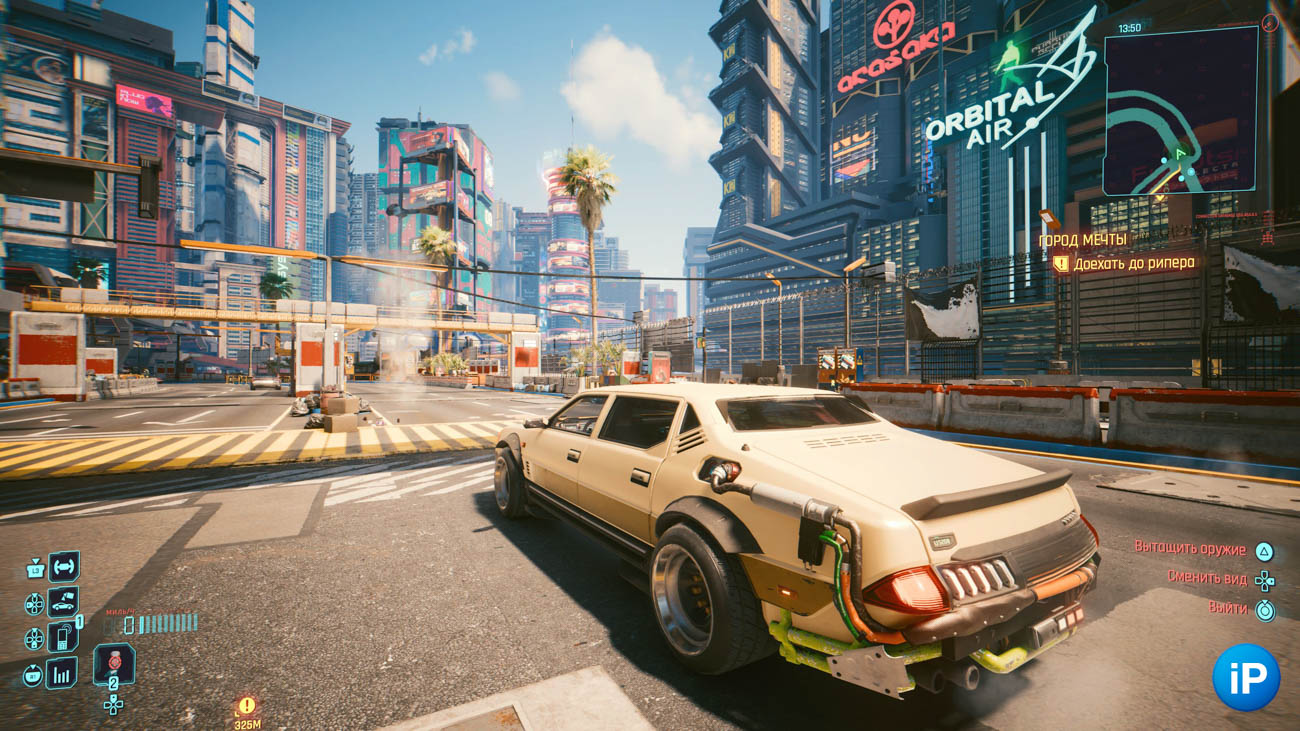
Task: Select the «Доехать до рипера» quest objective
Action: pos(1136,264)
